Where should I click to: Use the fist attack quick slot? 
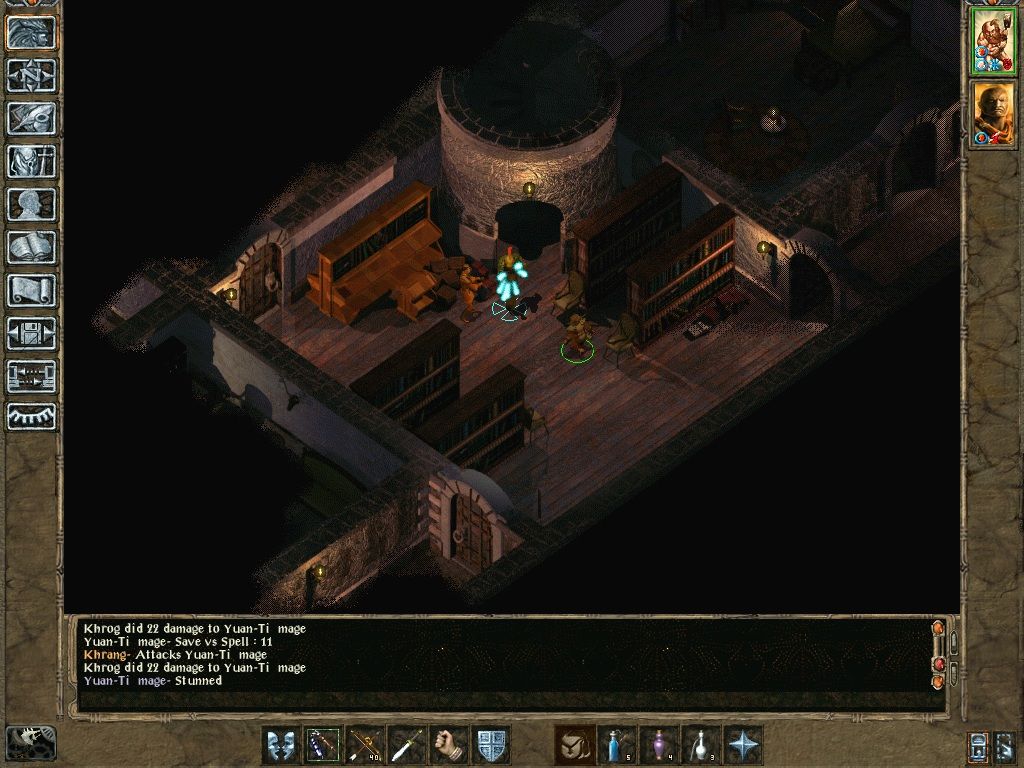click(449, 745)
